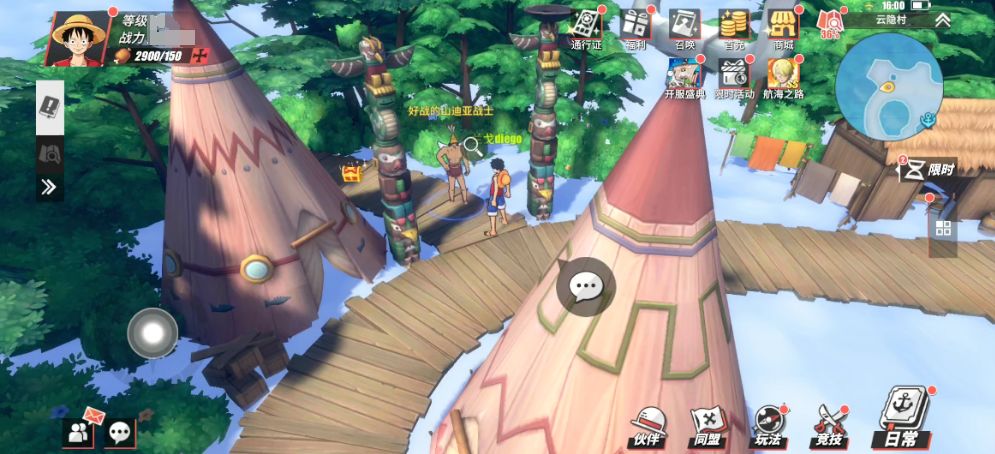The width and height of the screenshot is (995, 454).
Task: Open the 同盟 alliance menu
Action: click(x=707, y=426)
